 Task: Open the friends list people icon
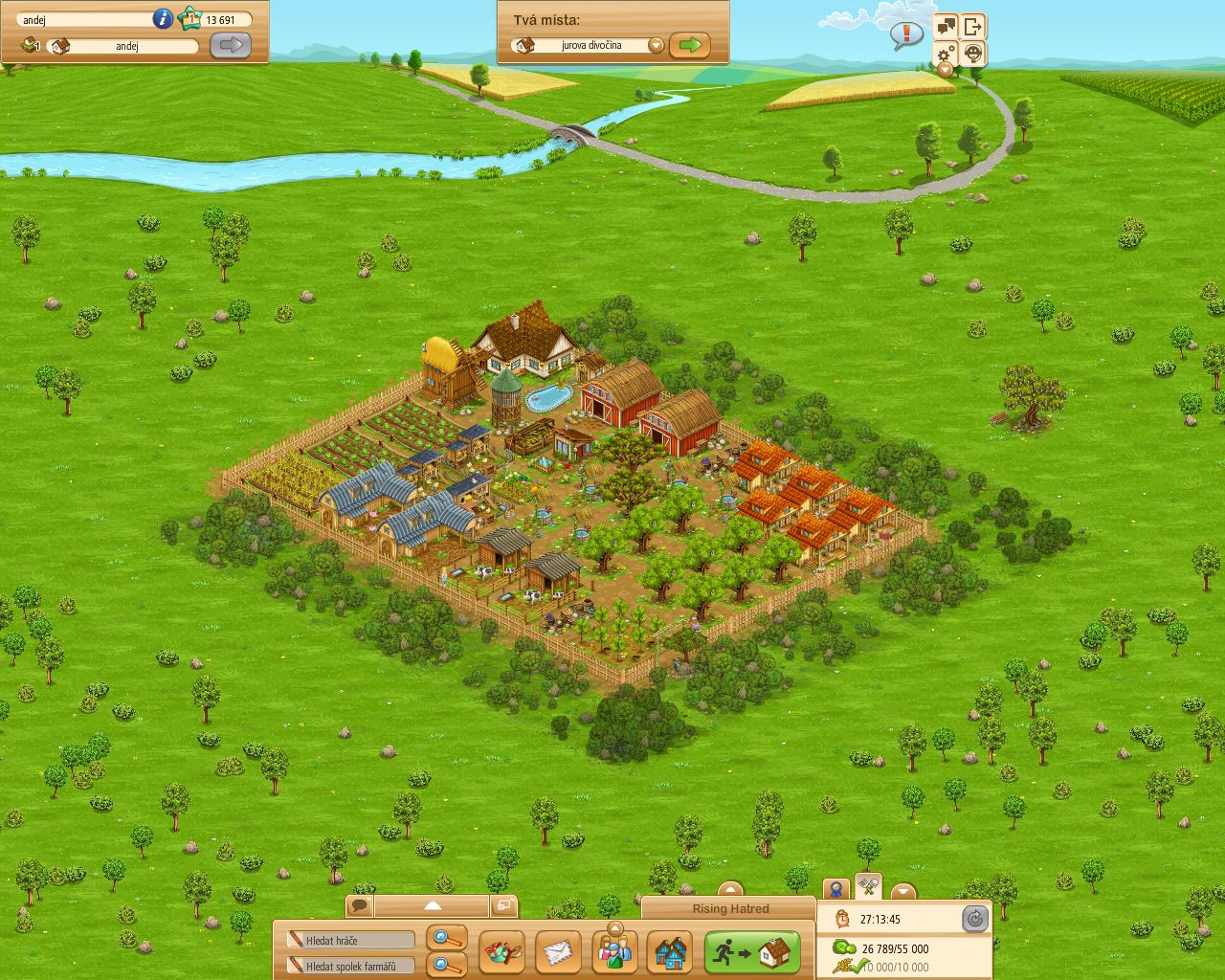tap(614, 951)
